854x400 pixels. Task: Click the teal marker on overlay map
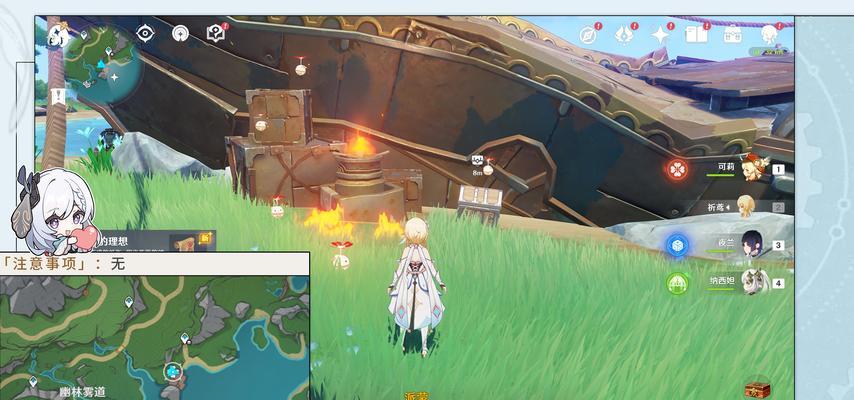174,372
